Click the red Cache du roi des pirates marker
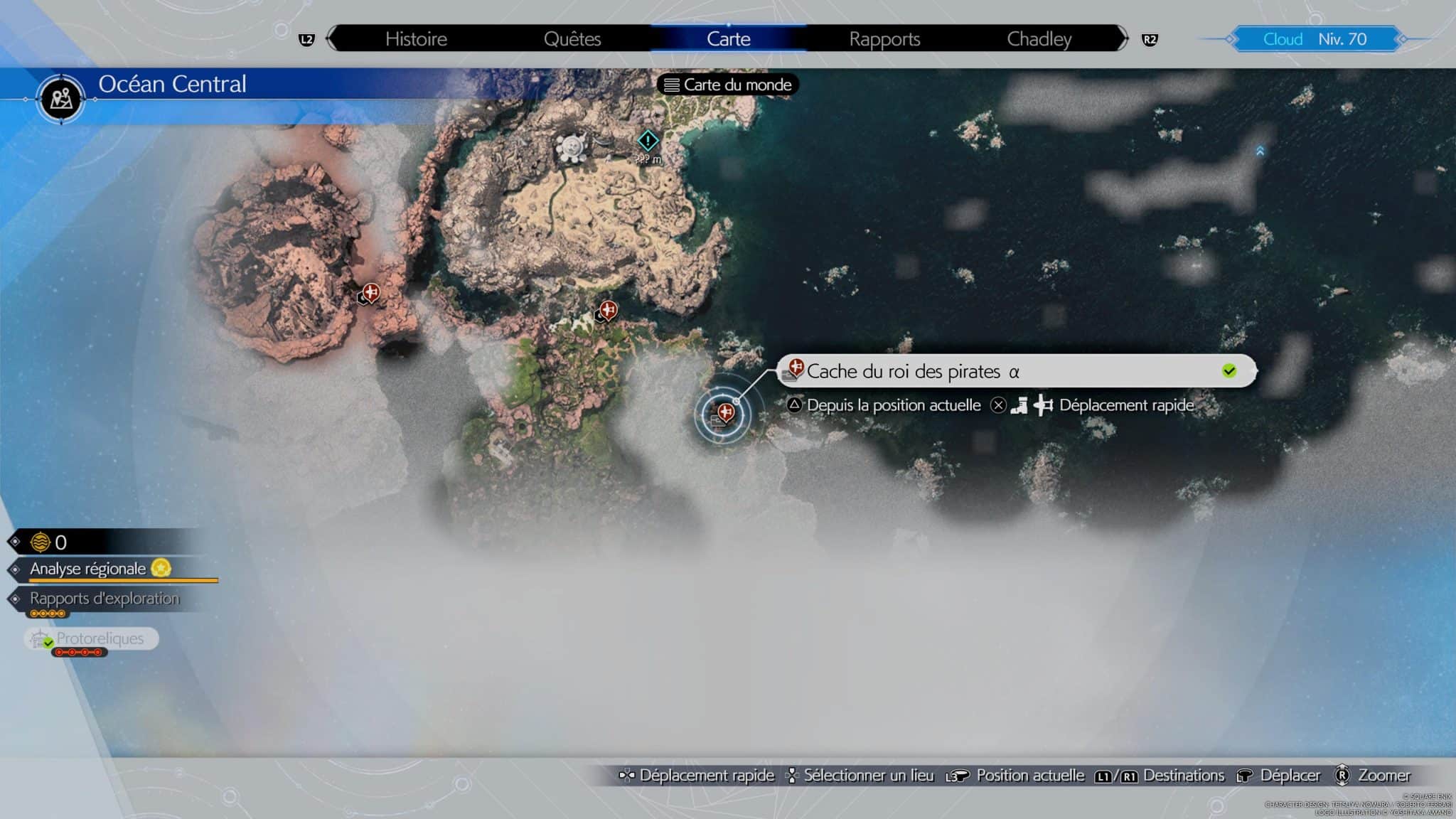1456x819 pixels. pyautogui.click(x=724, y=411)
